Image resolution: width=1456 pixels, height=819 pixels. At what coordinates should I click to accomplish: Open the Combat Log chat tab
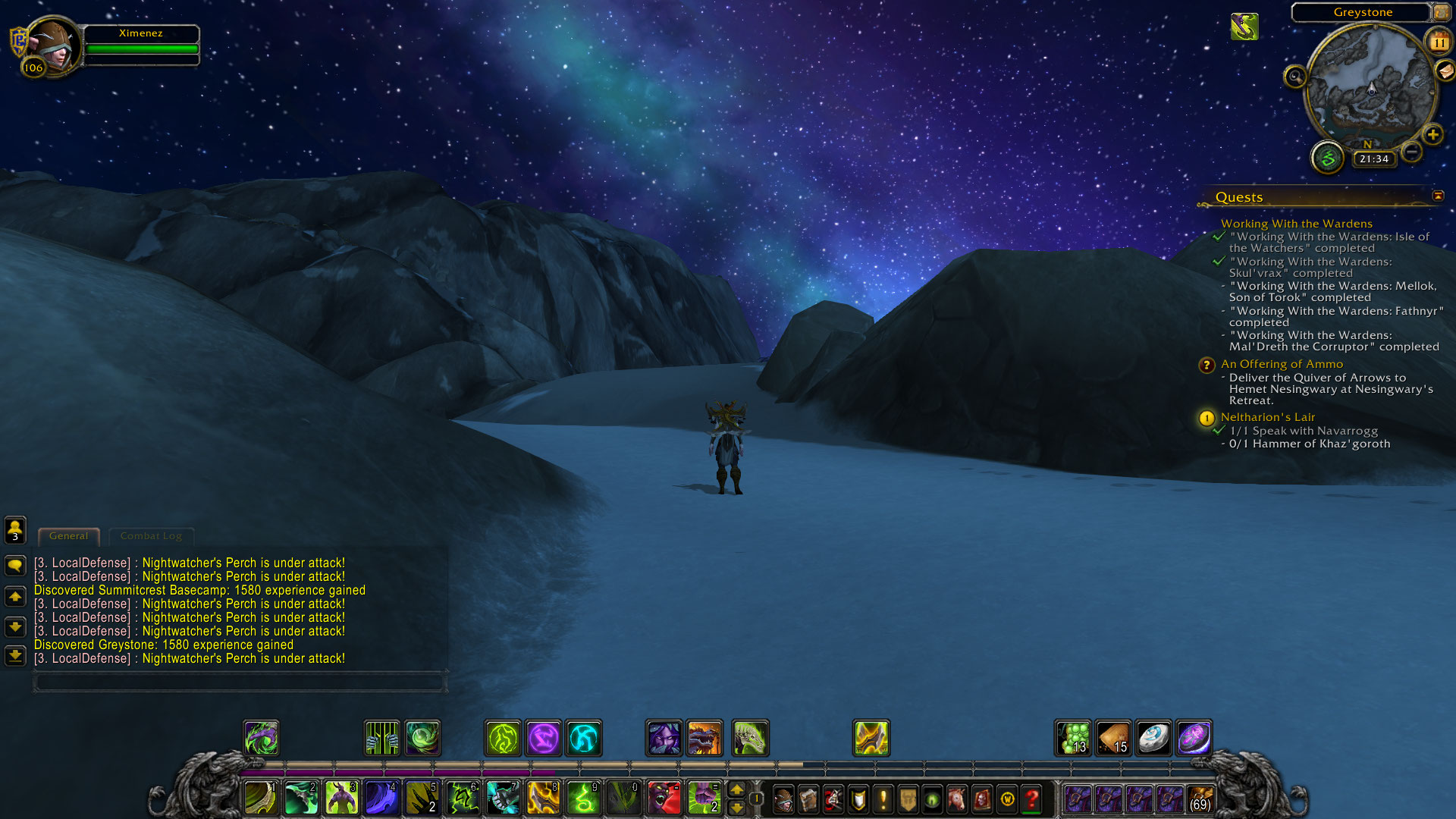click(x=151, y=536)
